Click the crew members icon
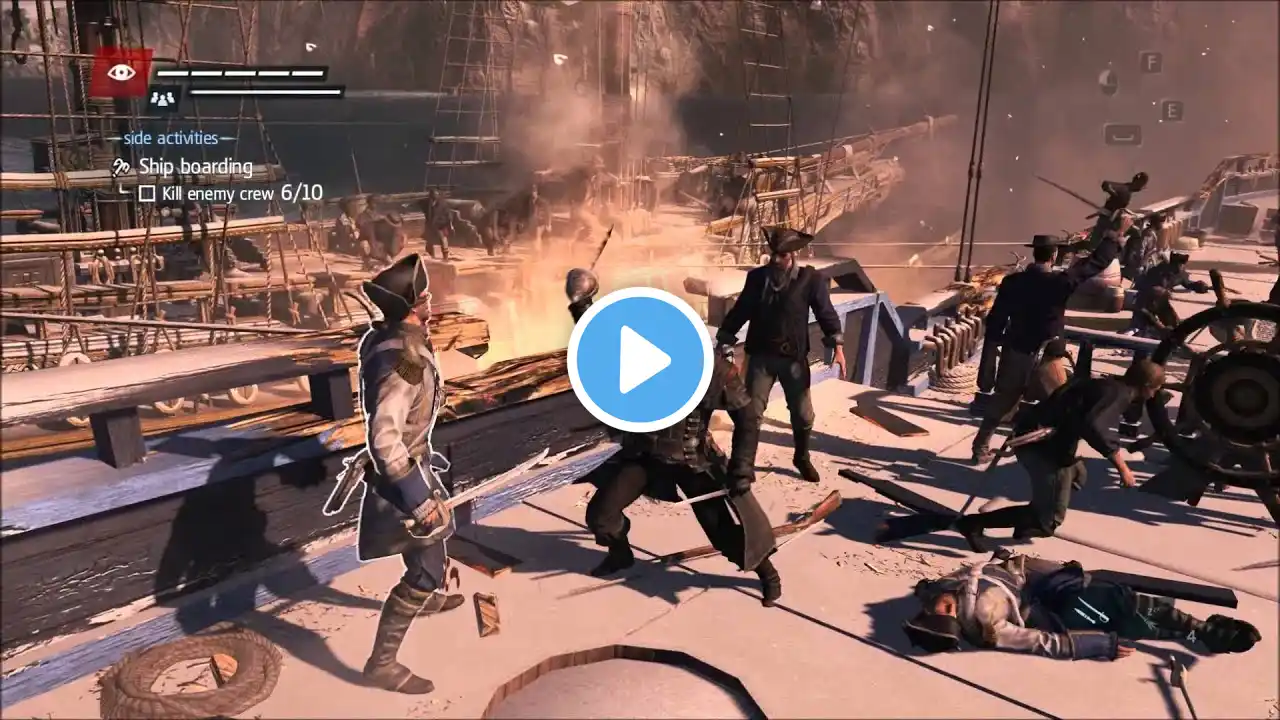 click(x=162, y=97)
